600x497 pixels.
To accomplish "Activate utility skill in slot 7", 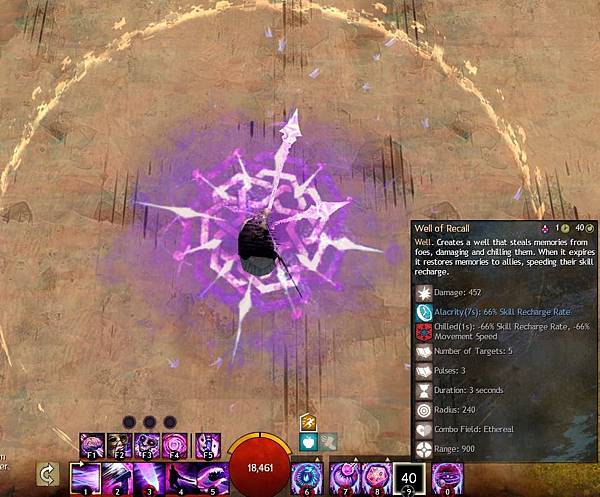I will tap(345, 478).
